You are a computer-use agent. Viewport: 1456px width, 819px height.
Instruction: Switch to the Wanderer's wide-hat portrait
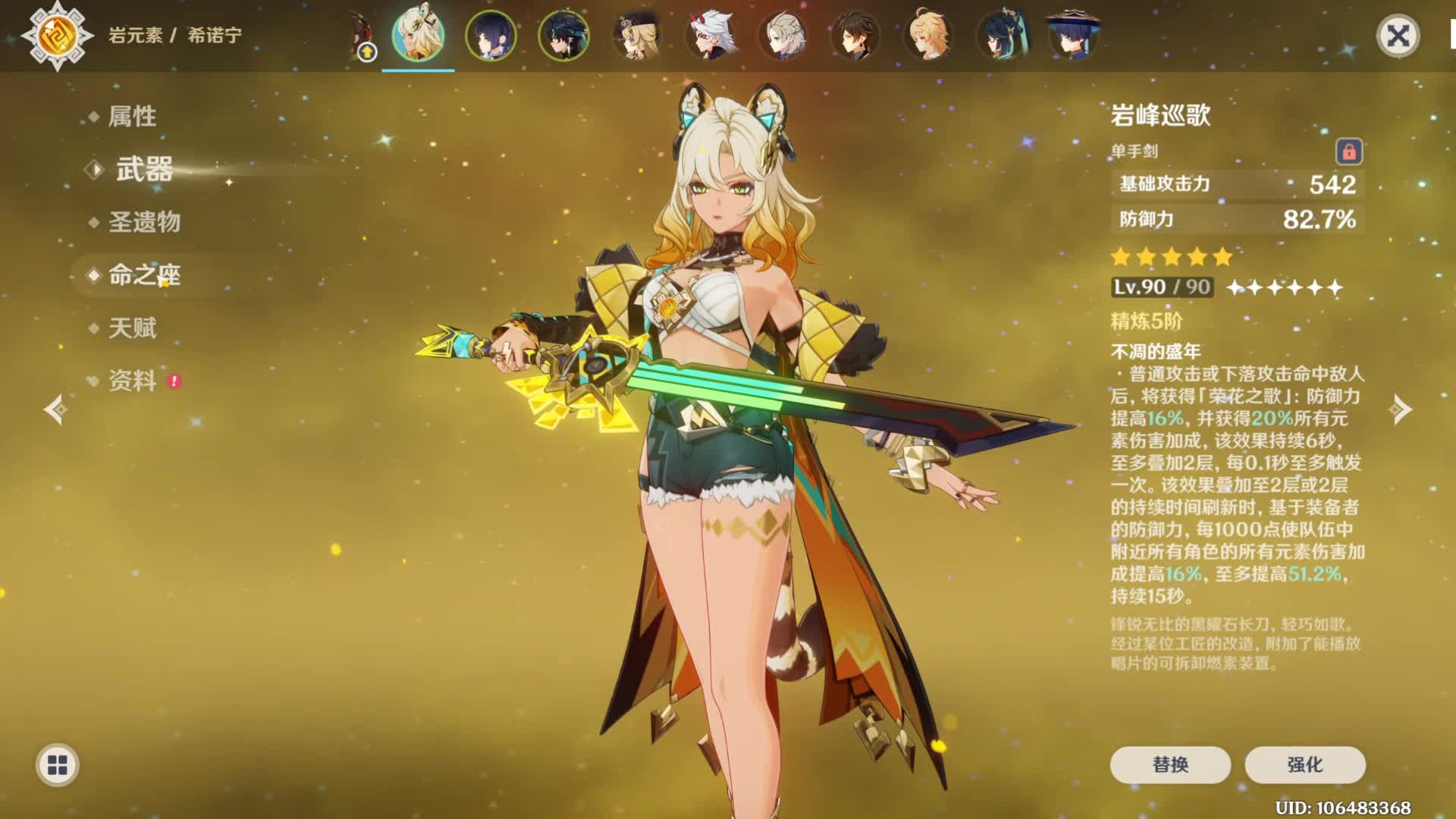1073,36
